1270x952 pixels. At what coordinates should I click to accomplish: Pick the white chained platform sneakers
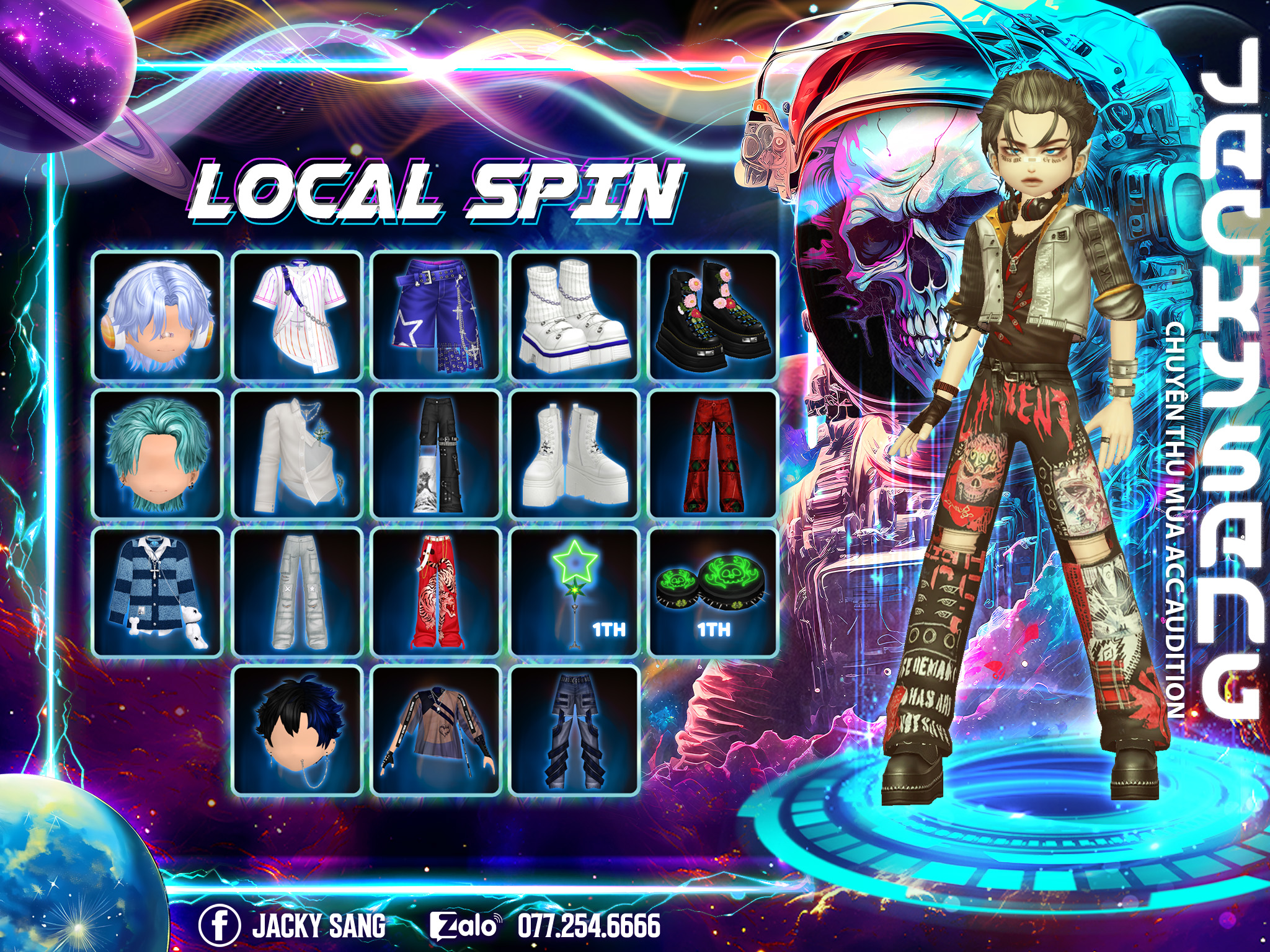tap(575, 316)
